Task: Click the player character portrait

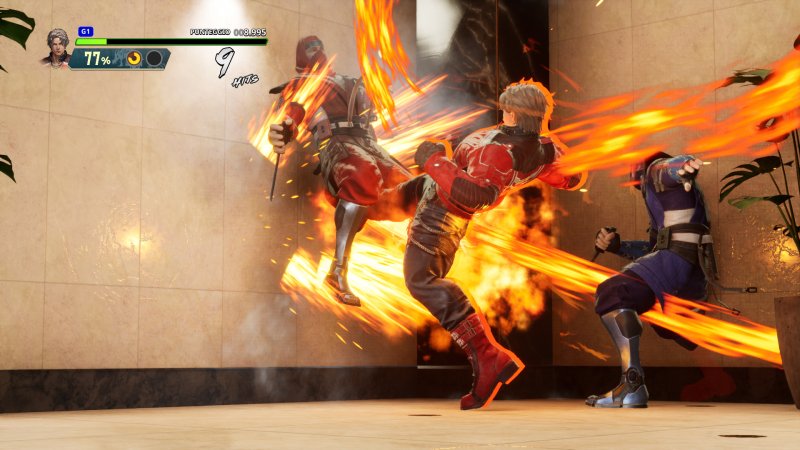Action: (x=57, y=46)
